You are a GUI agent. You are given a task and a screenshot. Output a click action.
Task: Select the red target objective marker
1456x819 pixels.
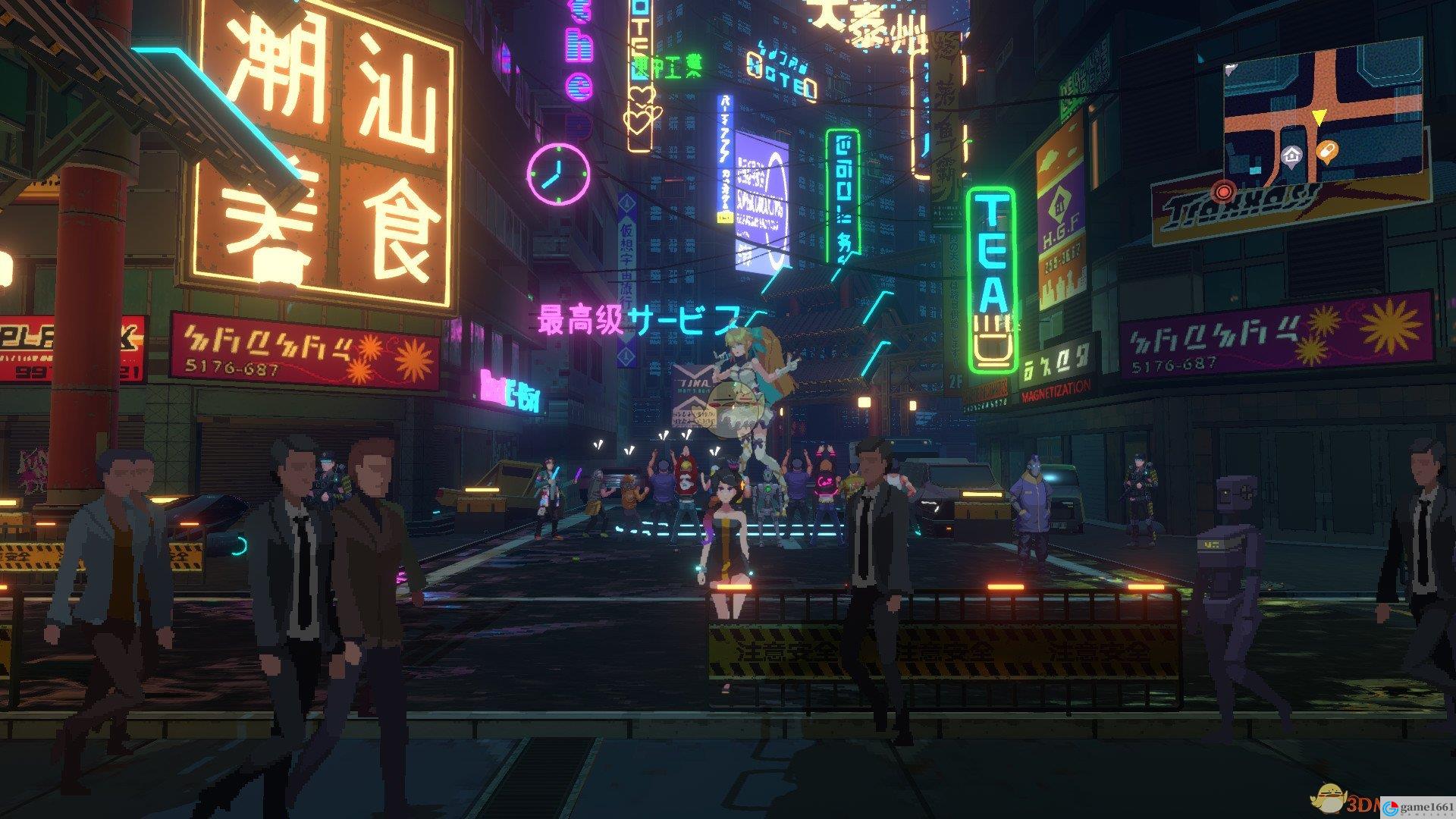coord(1223,190)
